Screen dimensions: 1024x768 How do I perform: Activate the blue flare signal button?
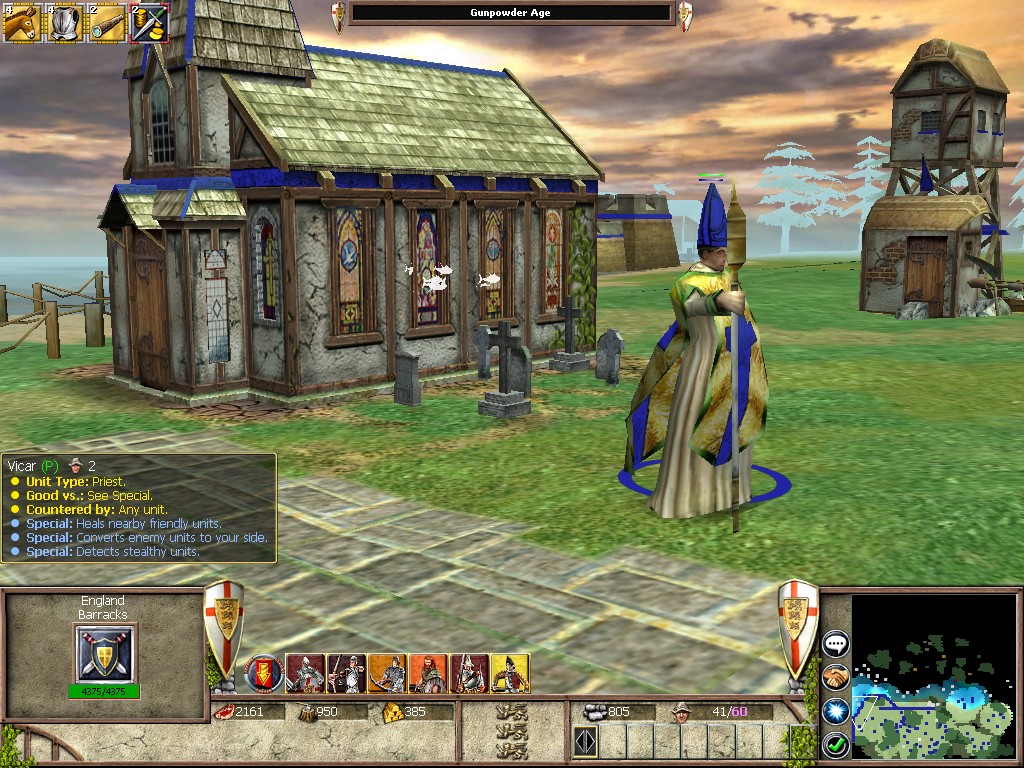pyautogui.click(x=836, y=710)
